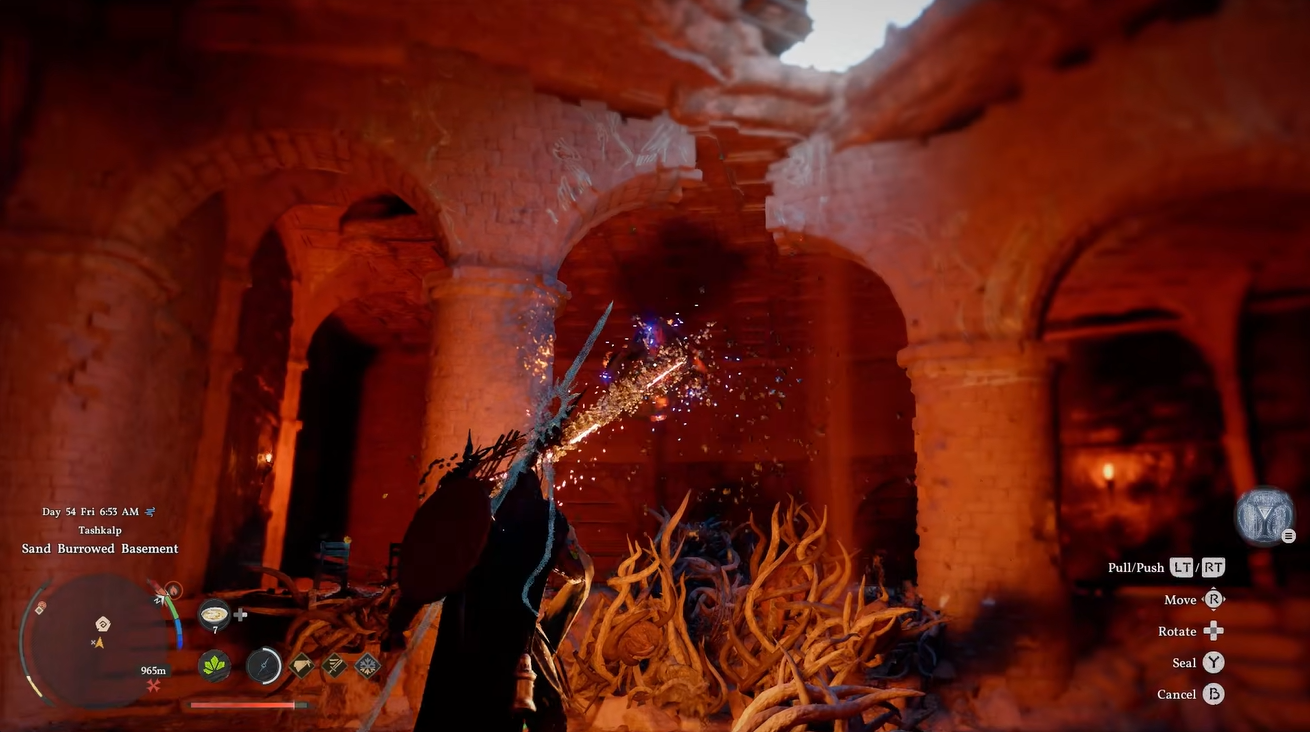This screenshot has height=732, width=1310.
Task: Click the wind indicator beside the clock time
Action: 150,511
